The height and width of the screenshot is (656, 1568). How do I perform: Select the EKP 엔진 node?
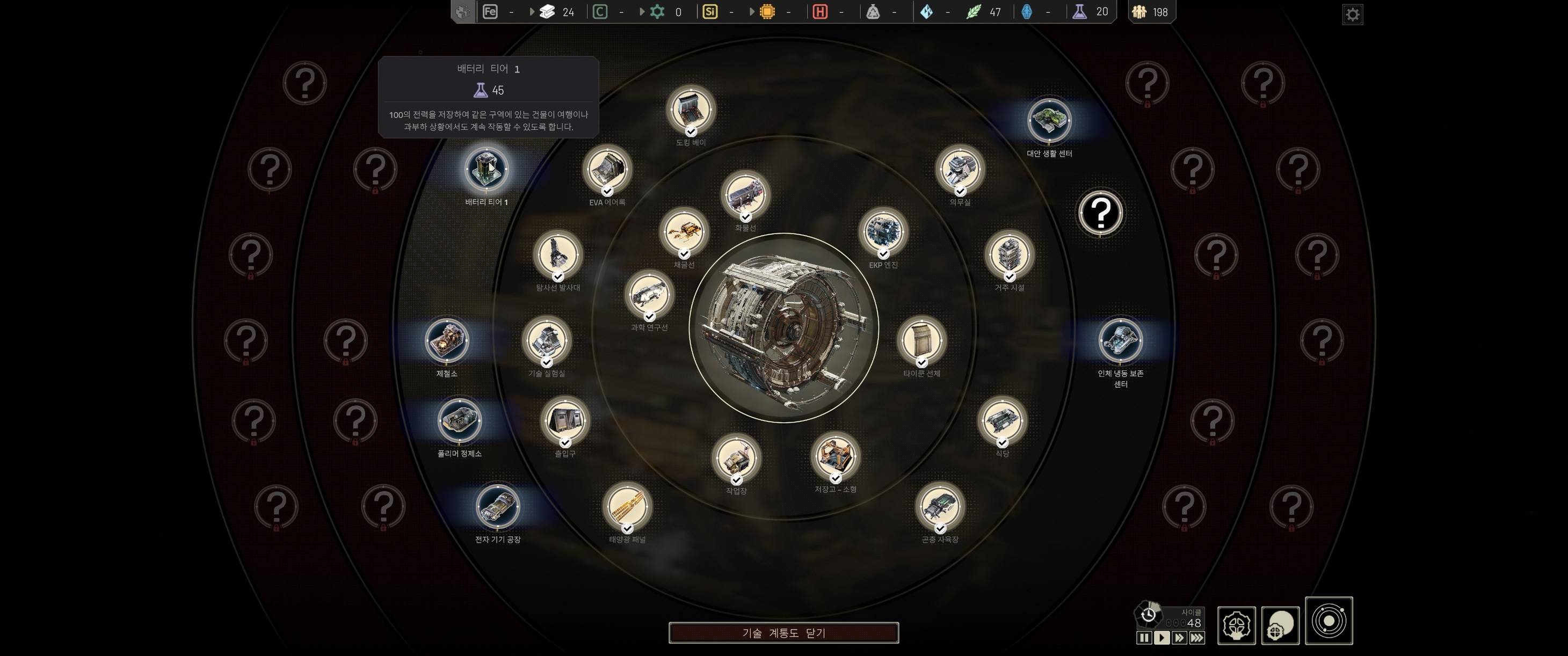[883, 232]
